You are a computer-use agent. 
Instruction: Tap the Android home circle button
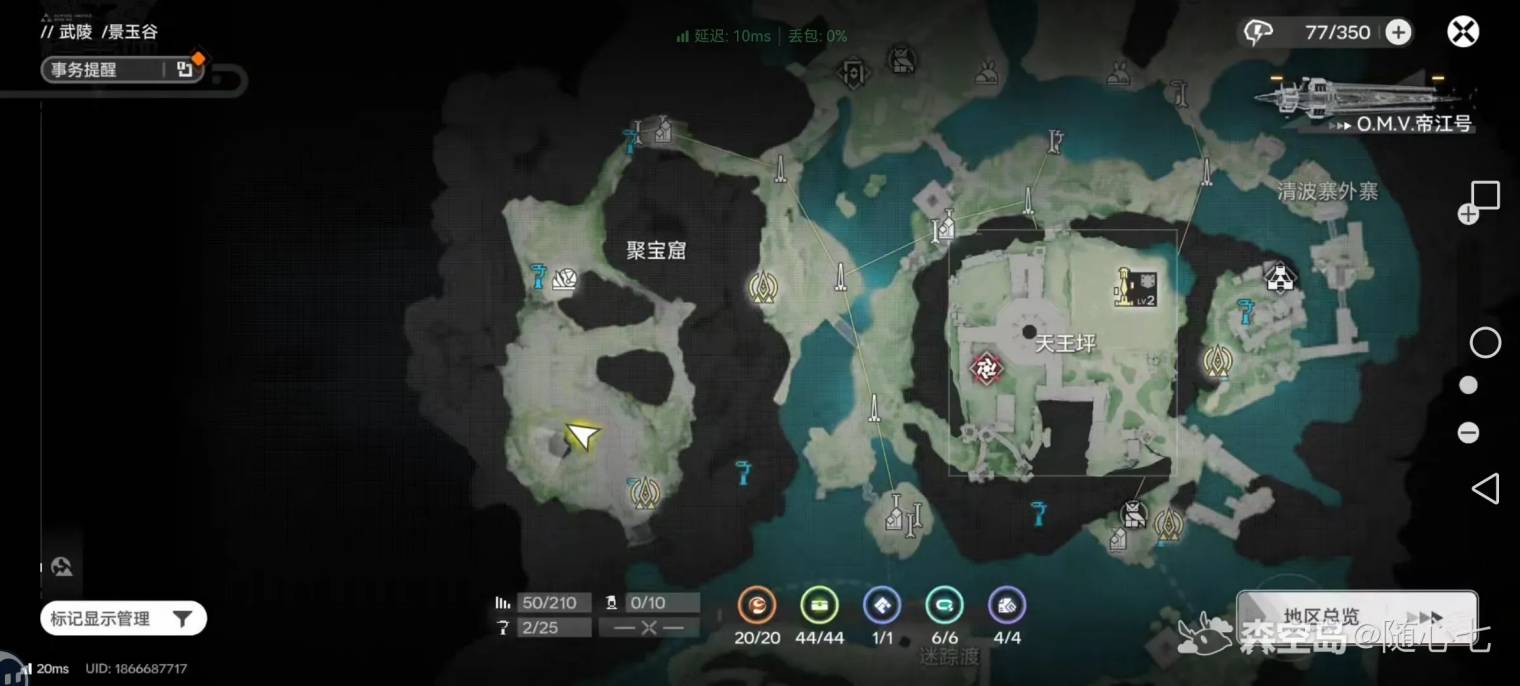pos(1485,343)
